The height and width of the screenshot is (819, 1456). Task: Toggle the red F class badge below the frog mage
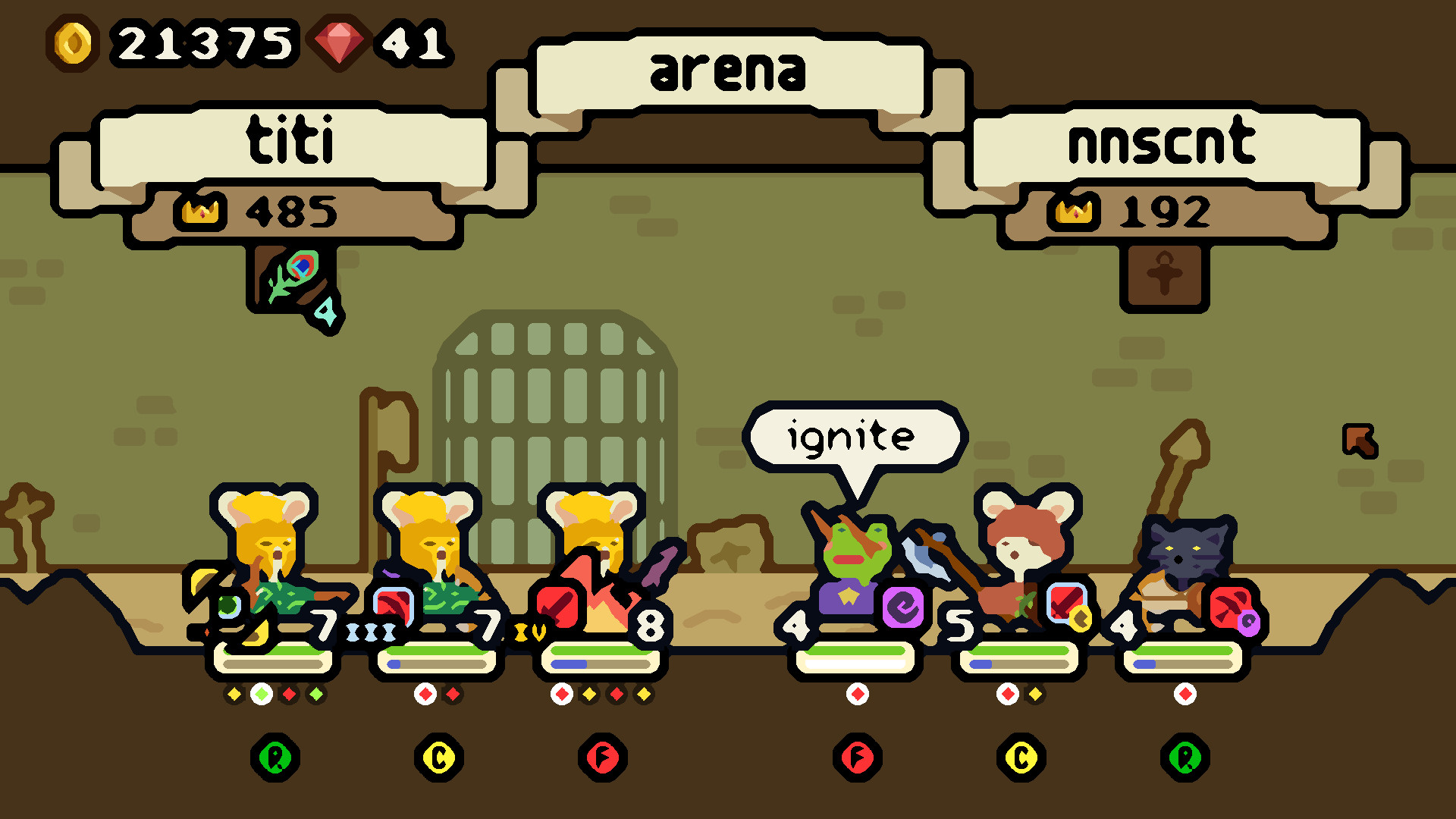[x=857, y=757]
